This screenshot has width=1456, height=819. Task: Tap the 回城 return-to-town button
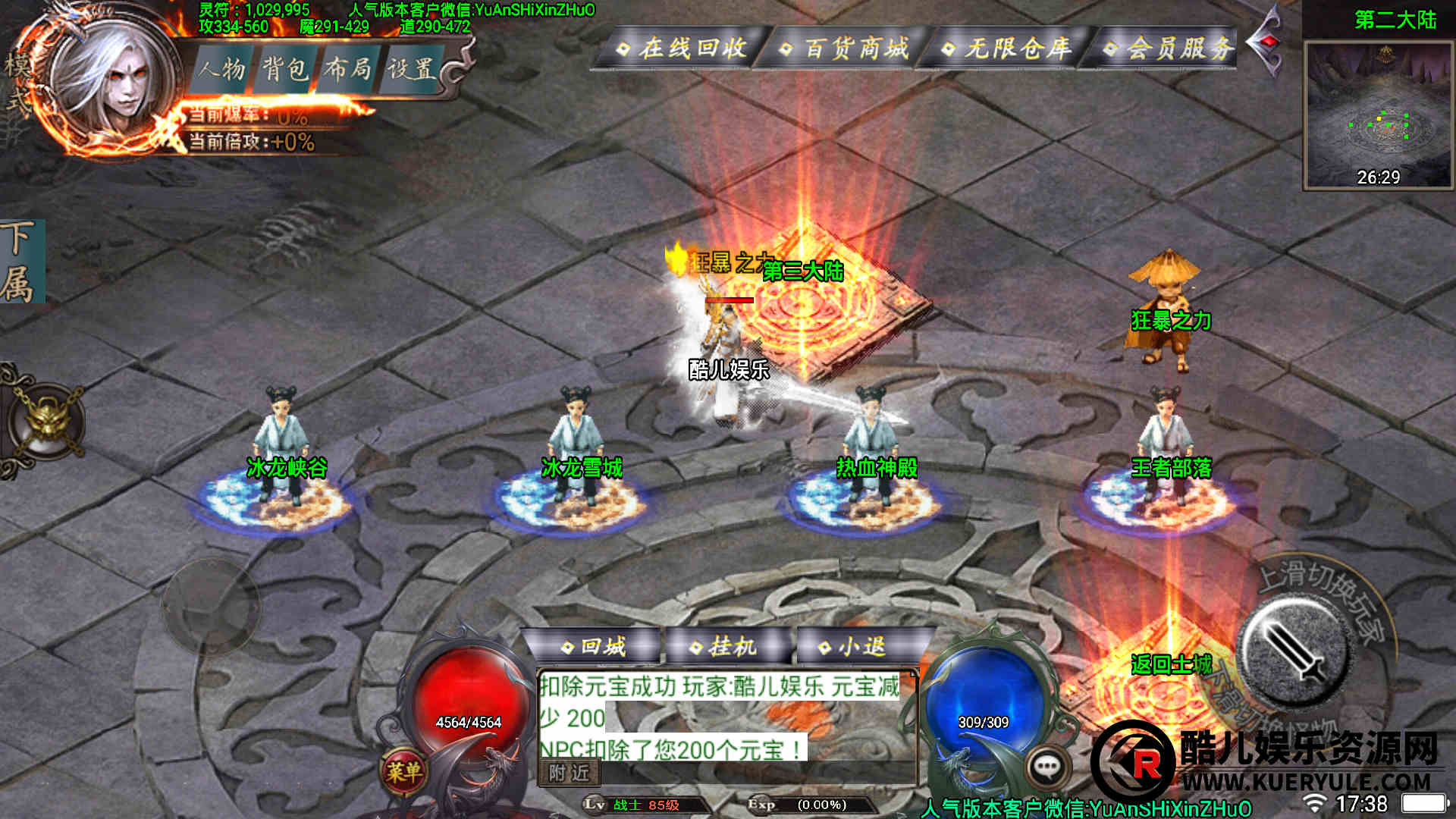coord(594,647)
